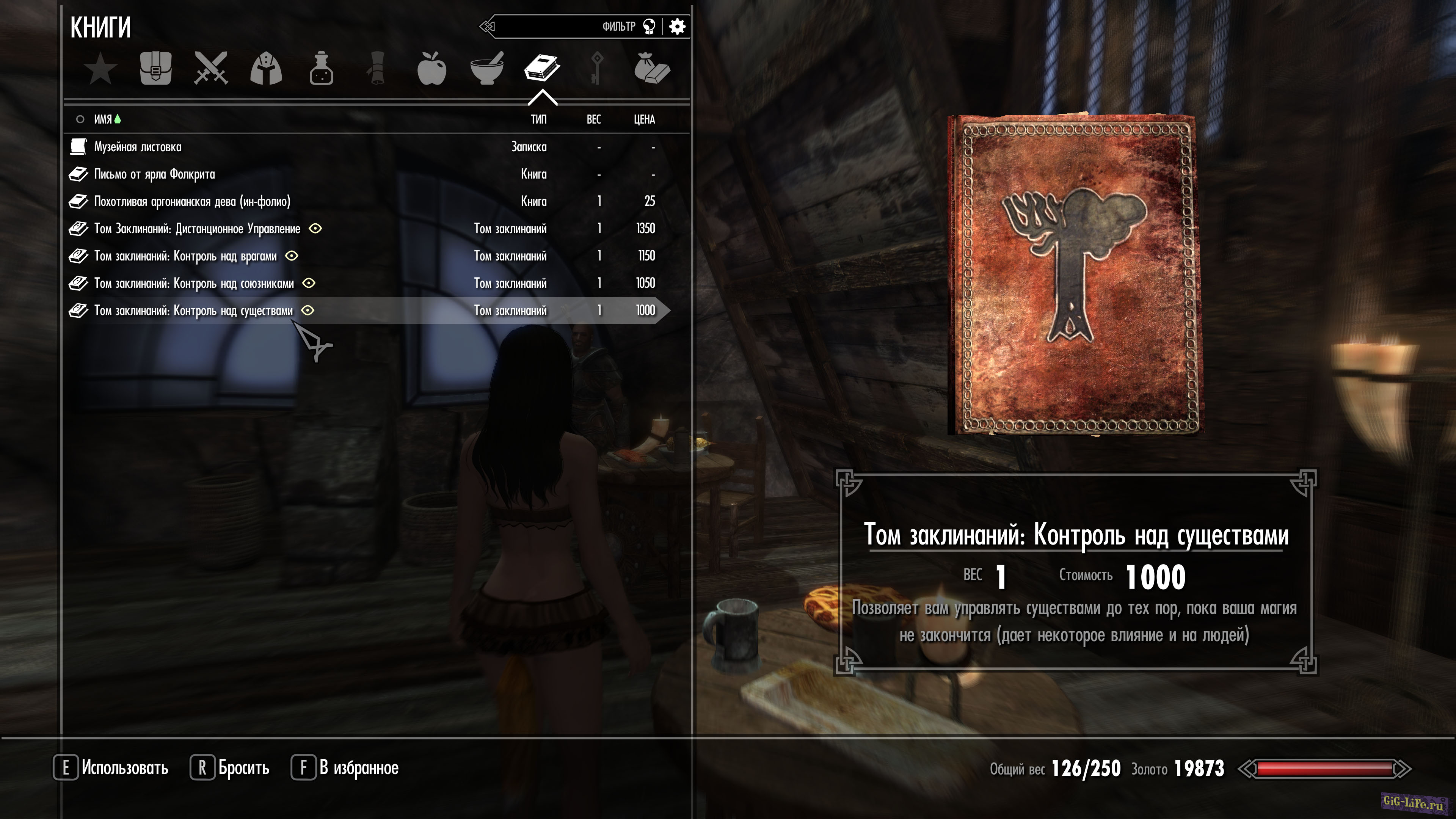Choose Письмо от ярла Фолкрита
This screenshot has width=1456, height=819.
[x=154, y=174]
